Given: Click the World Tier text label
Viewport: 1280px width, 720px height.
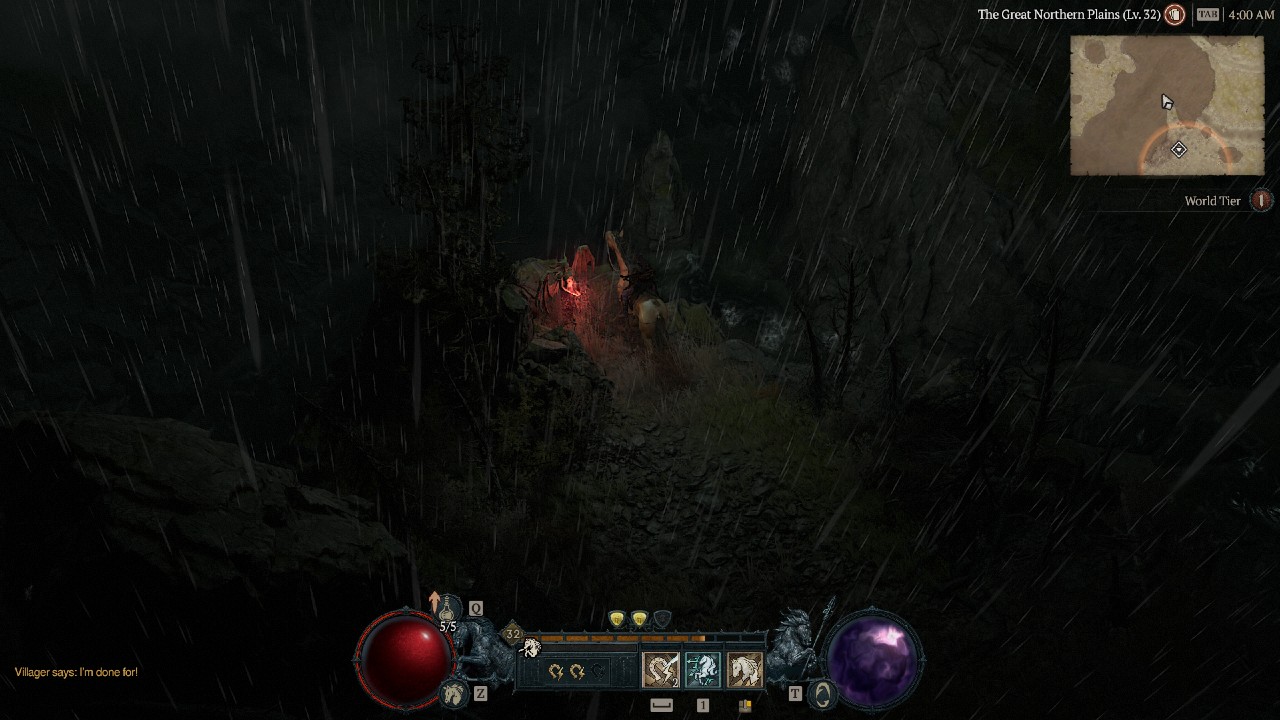Looking at the screenshot, I should click(1211, 201).
